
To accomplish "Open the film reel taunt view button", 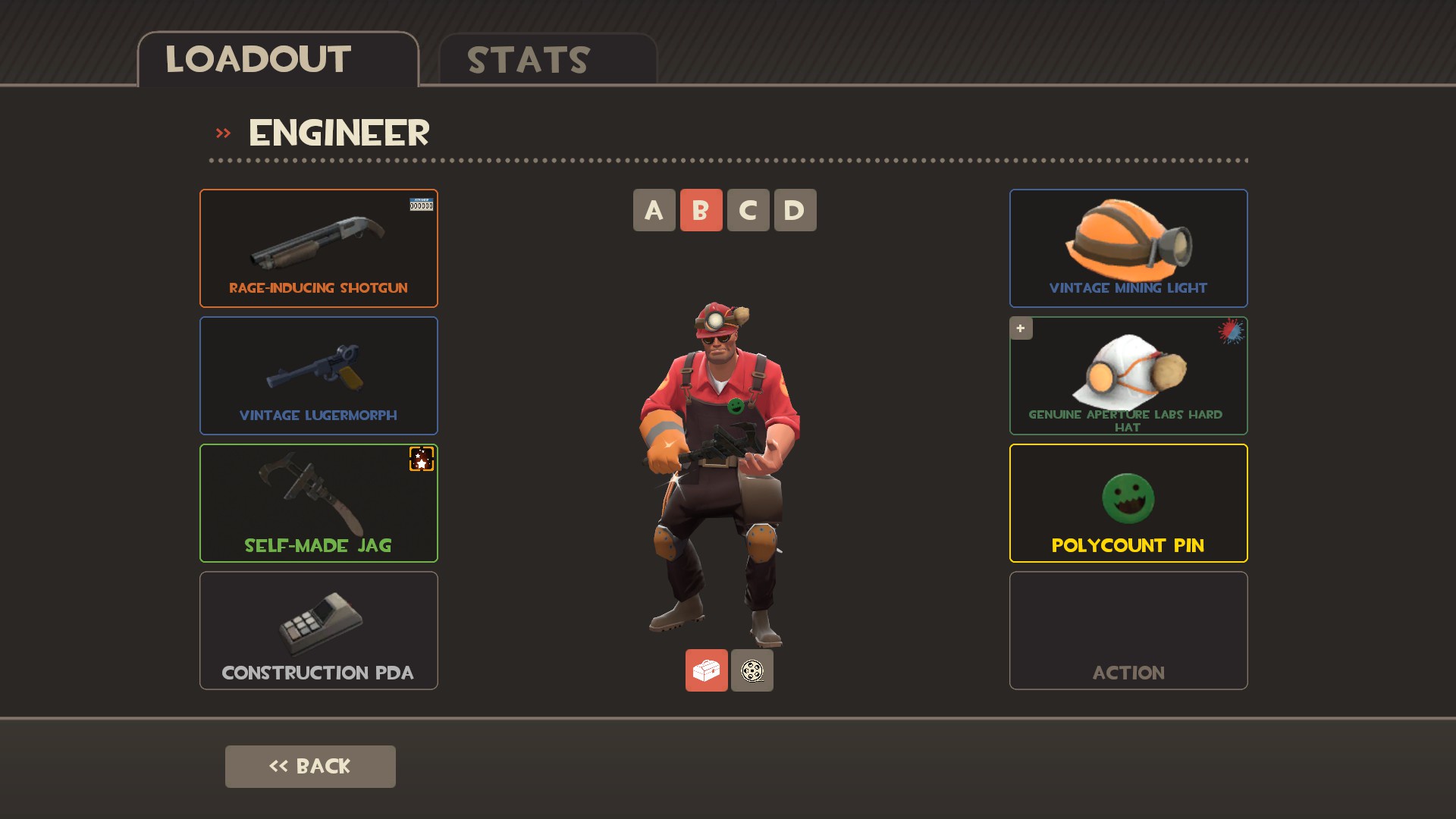I will pos(752,670).
